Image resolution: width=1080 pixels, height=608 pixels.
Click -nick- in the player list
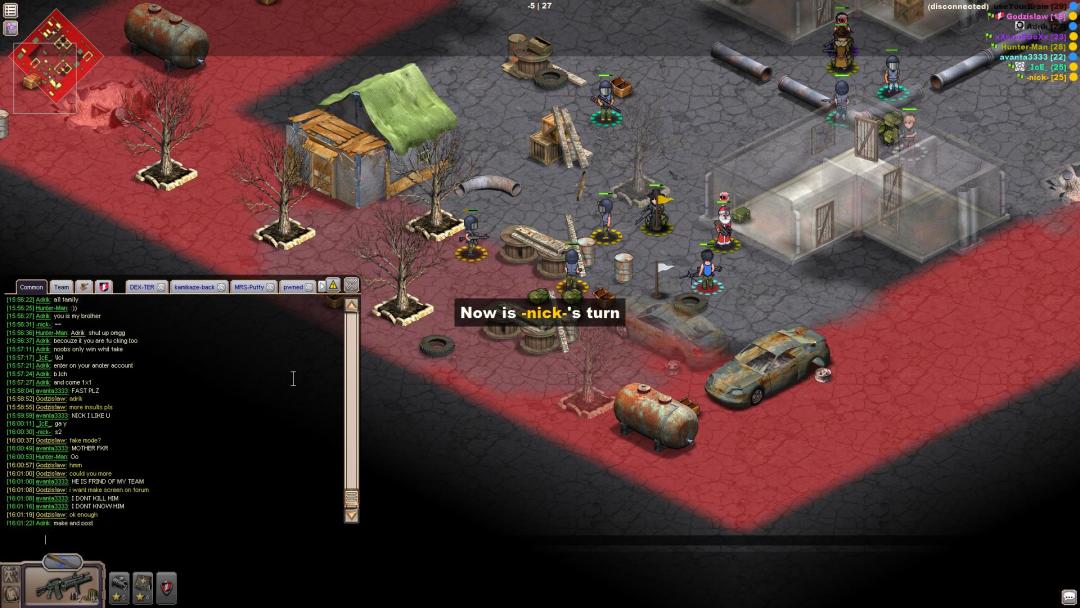click(x=1044, y=77)
